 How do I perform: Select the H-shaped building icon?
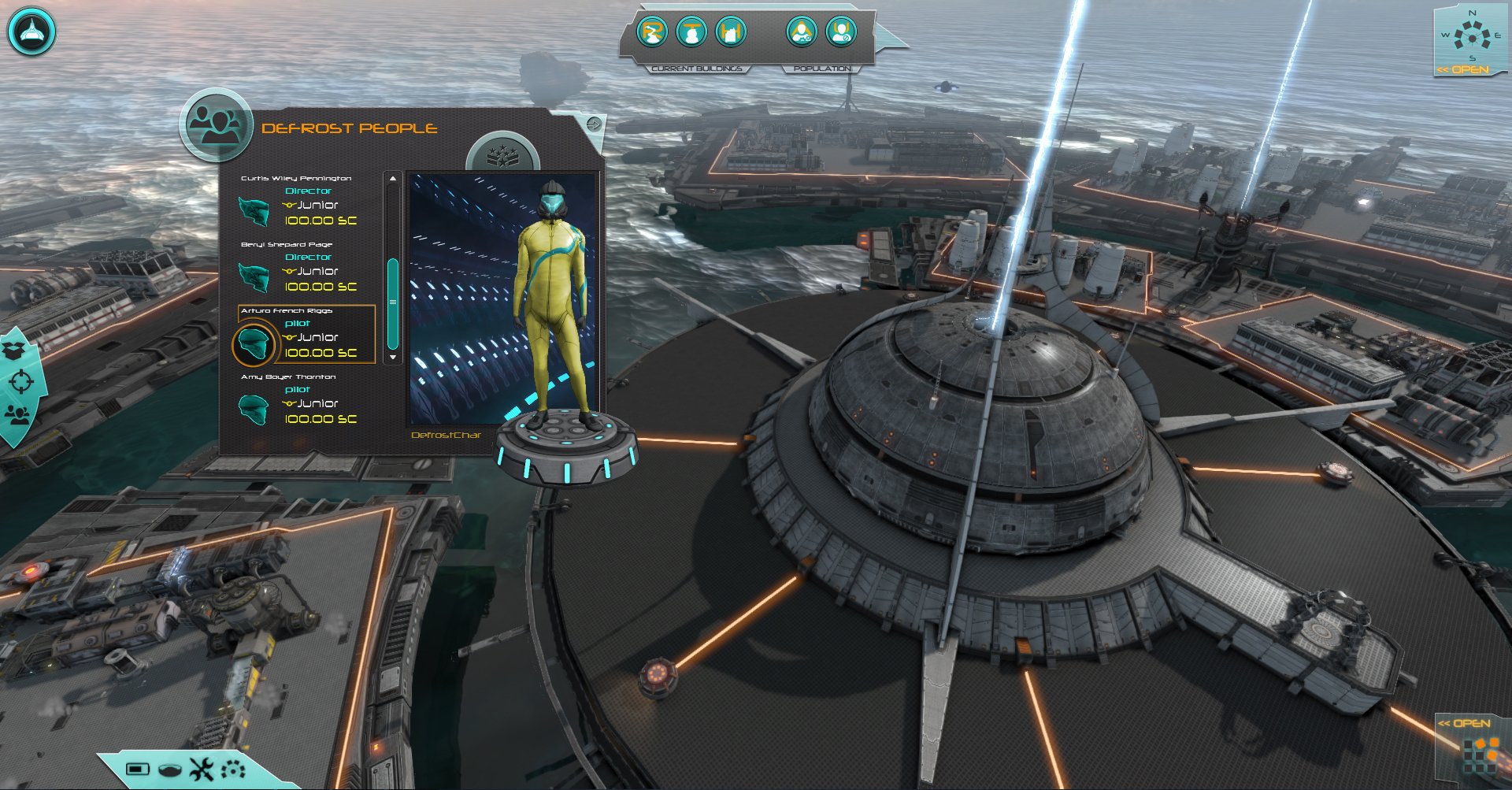[x=731, y=32]
